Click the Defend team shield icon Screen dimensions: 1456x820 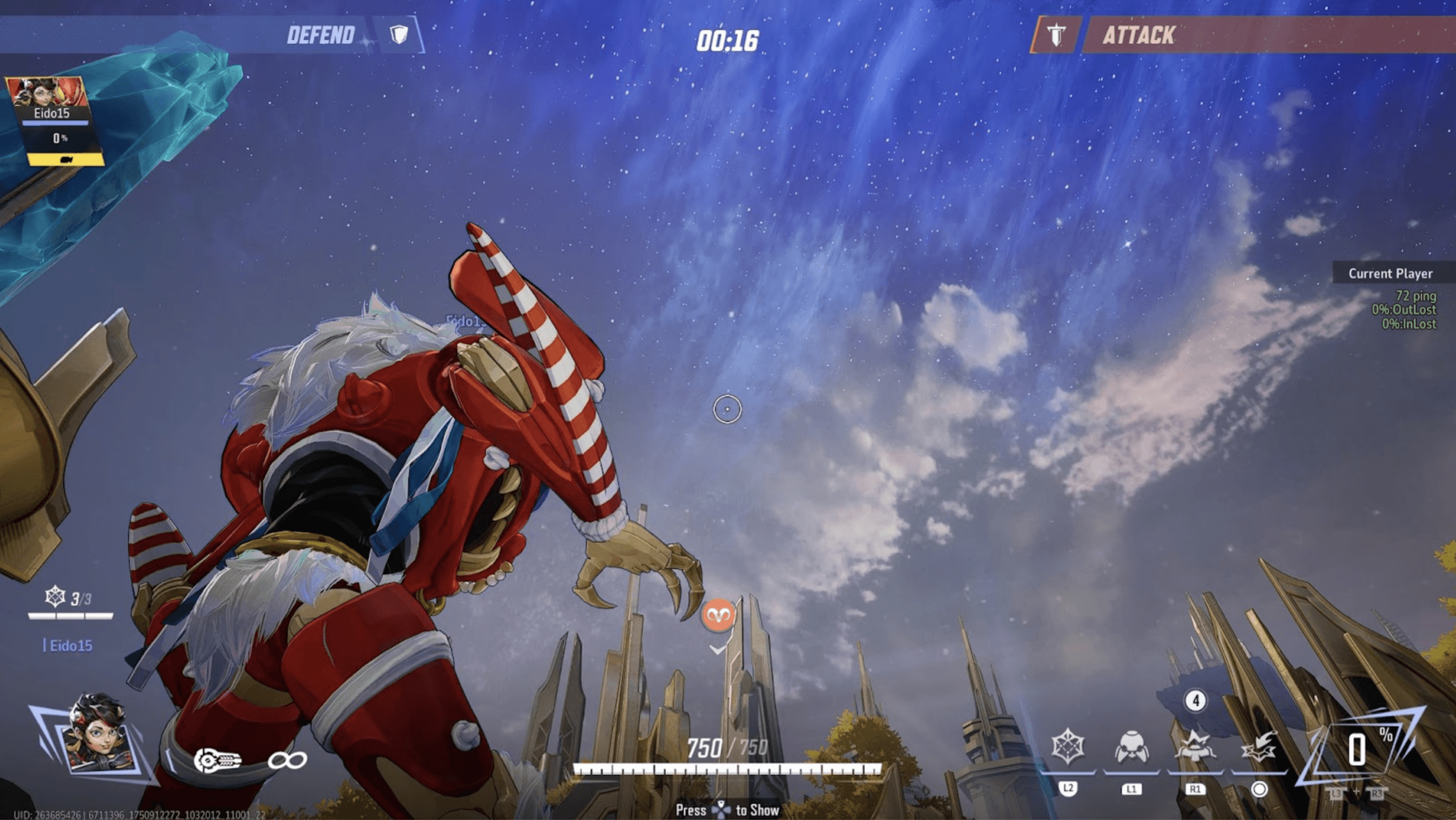(x=400, y=35)
